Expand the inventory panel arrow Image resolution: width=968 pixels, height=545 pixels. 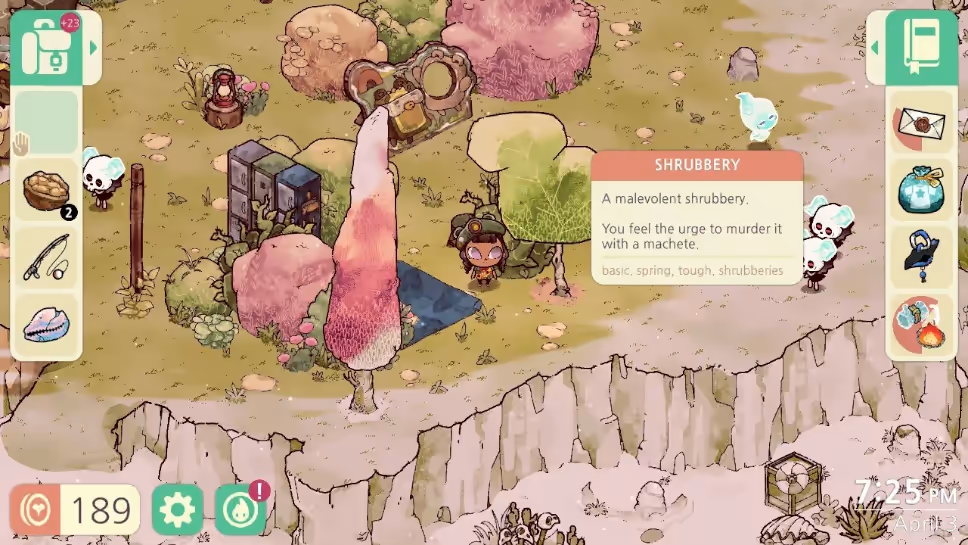(93, 47)
